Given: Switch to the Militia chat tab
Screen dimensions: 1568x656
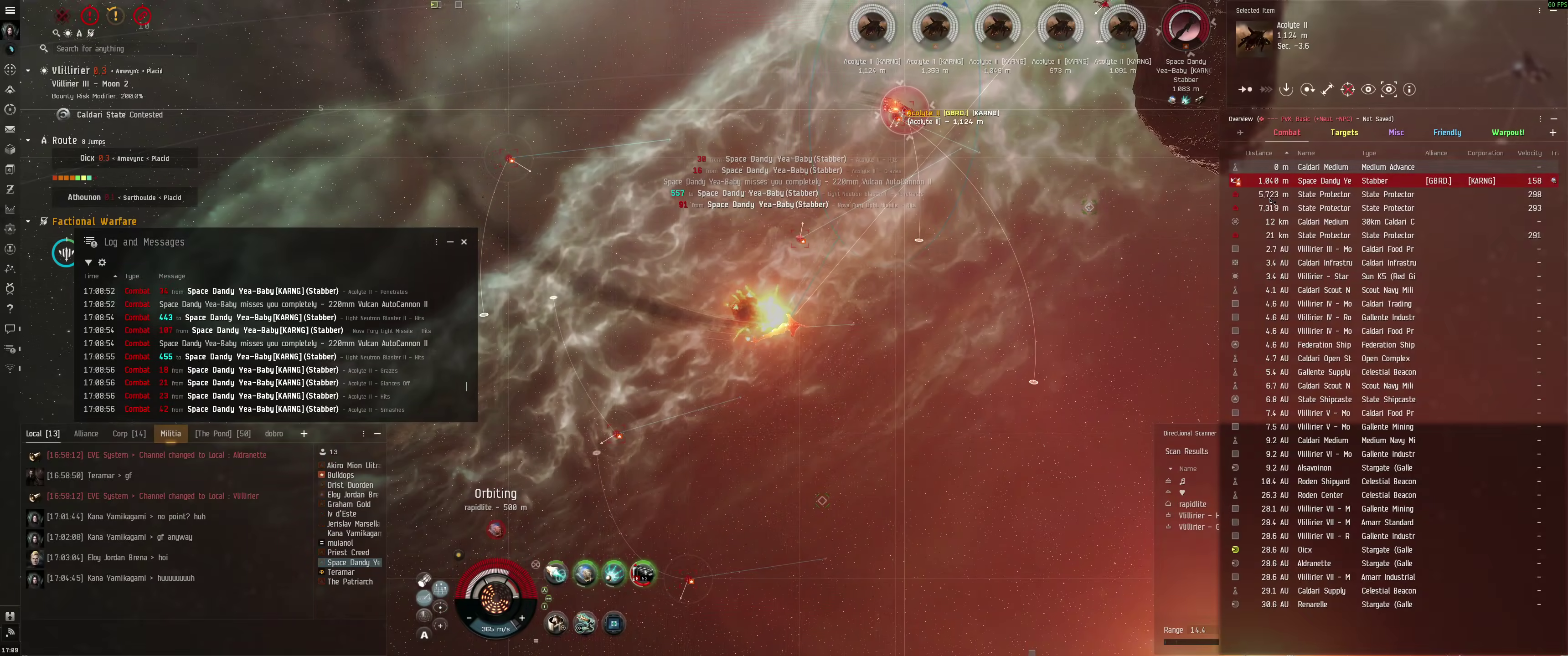Looking at the screenshot, I should point(170,433).
